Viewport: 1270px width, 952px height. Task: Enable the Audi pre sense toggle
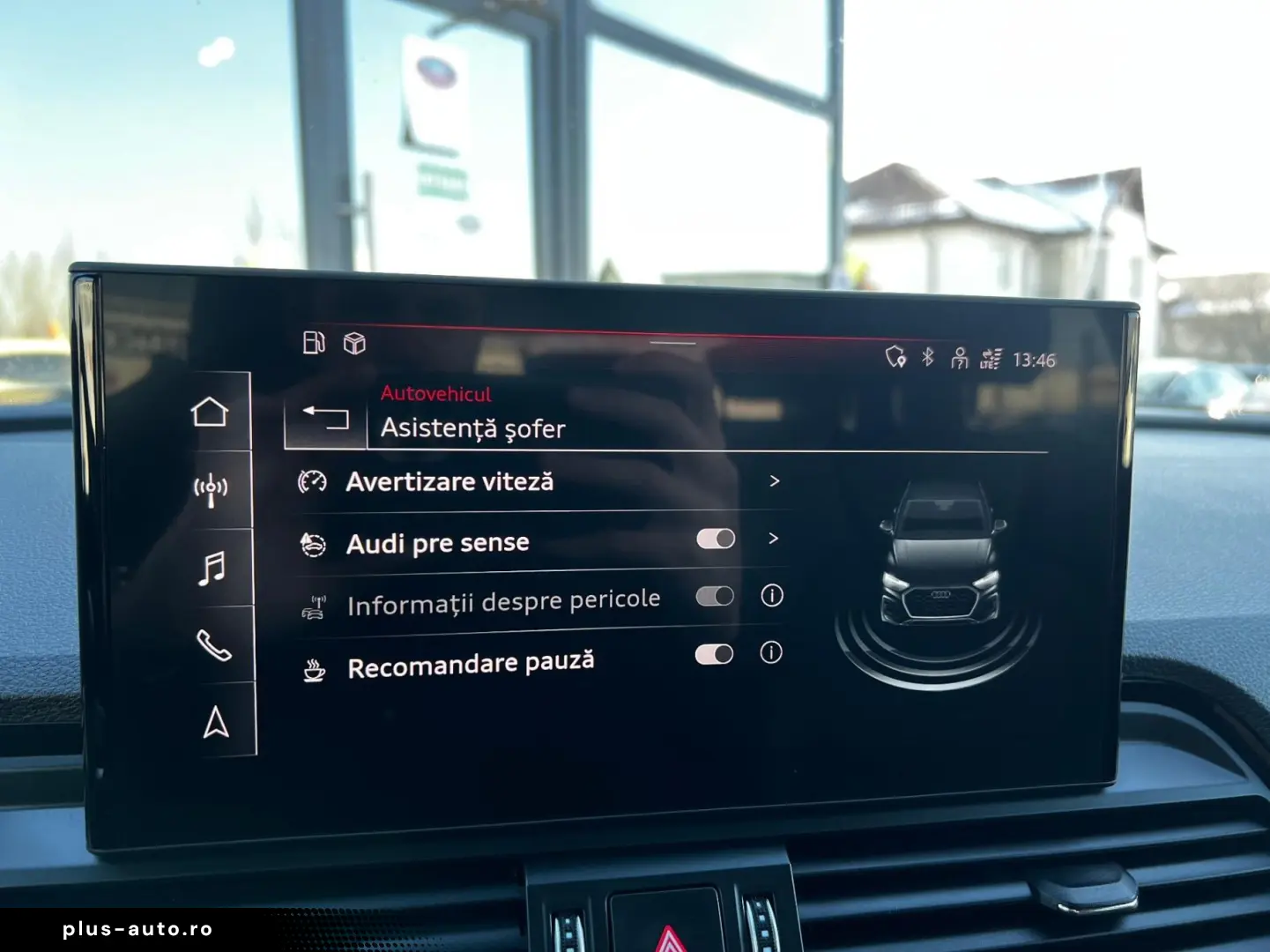(x=717, y=539)
